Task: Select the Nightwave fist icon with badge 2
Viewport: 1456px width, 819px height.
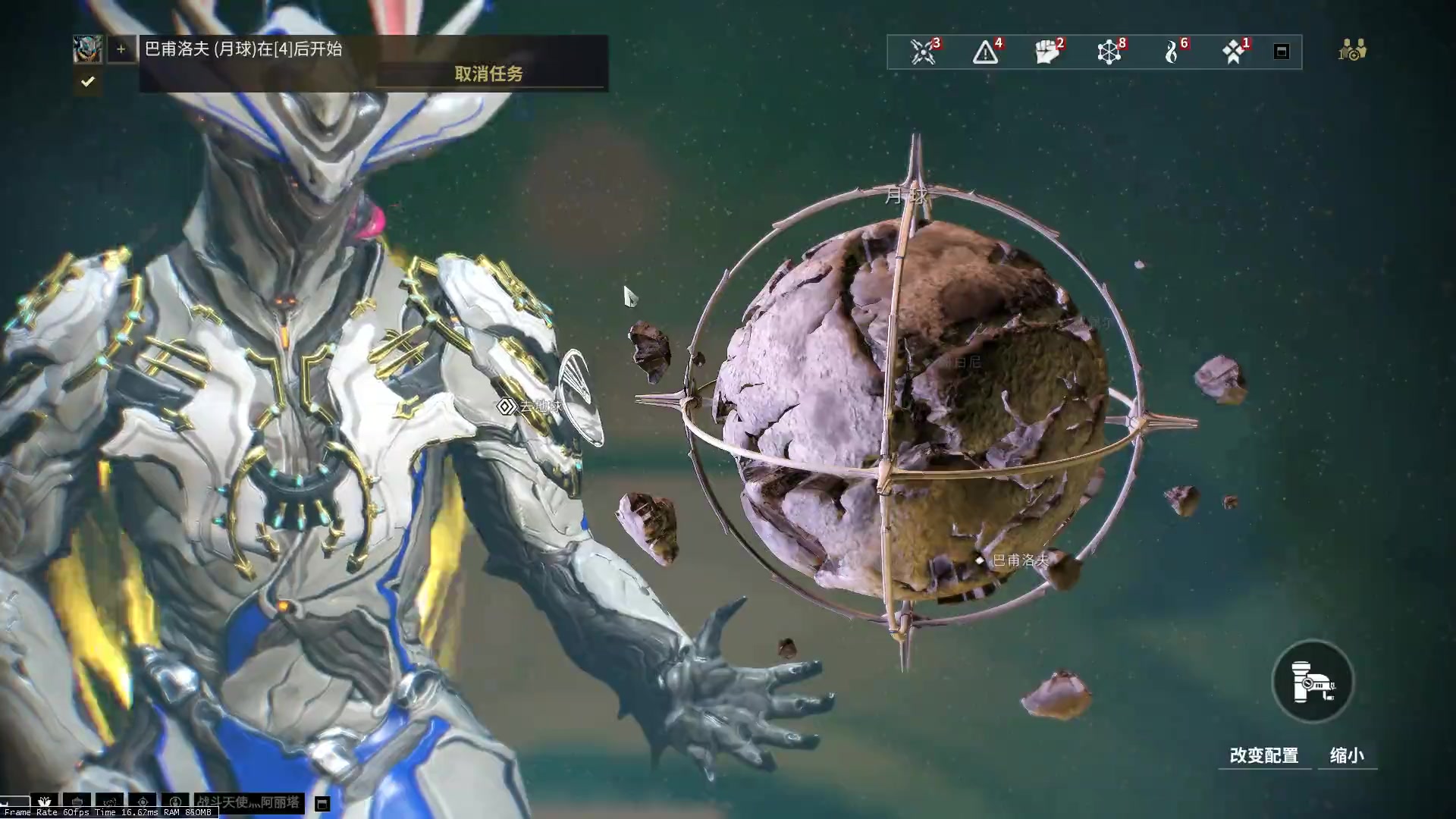Action: click(x=1047, y=52)
